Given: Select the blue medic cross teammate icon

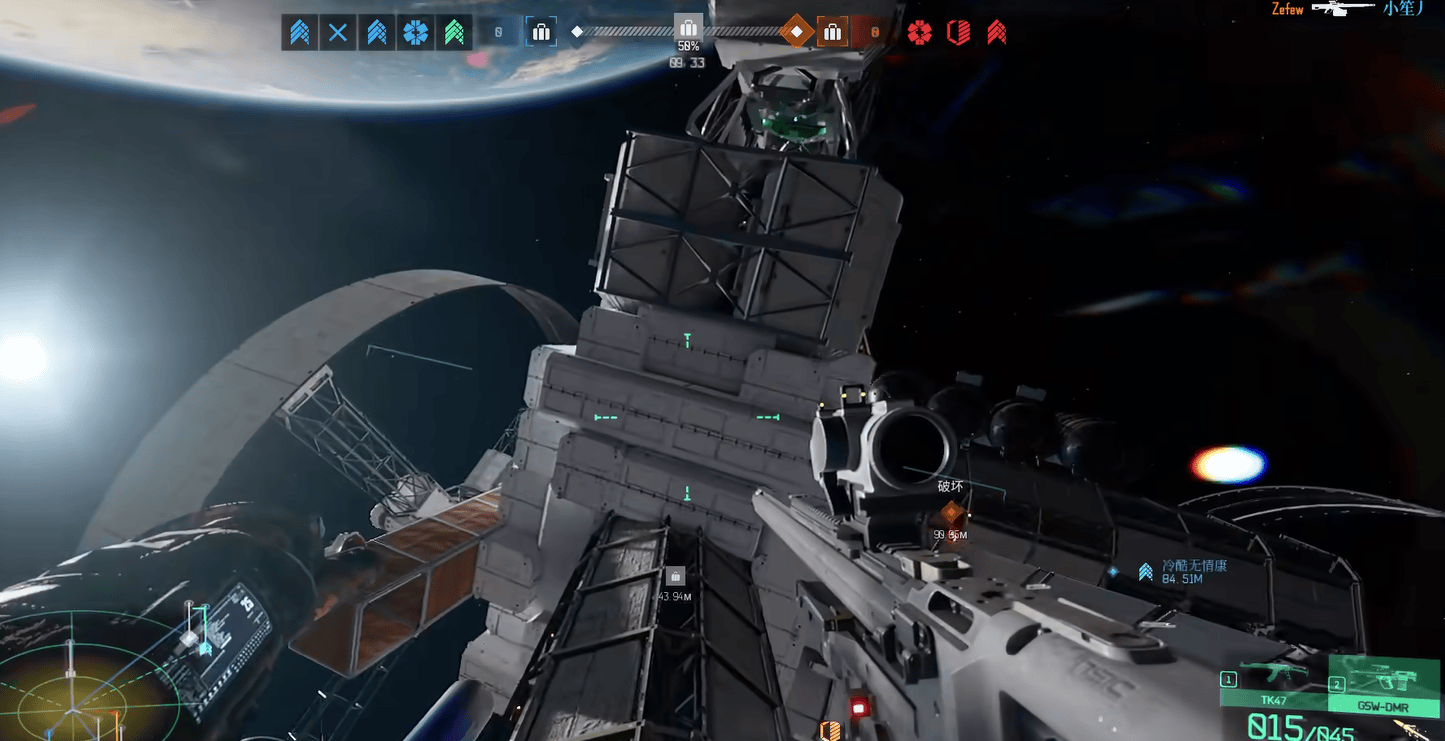Looking at the screenshot, I should (x=415, y=32).
